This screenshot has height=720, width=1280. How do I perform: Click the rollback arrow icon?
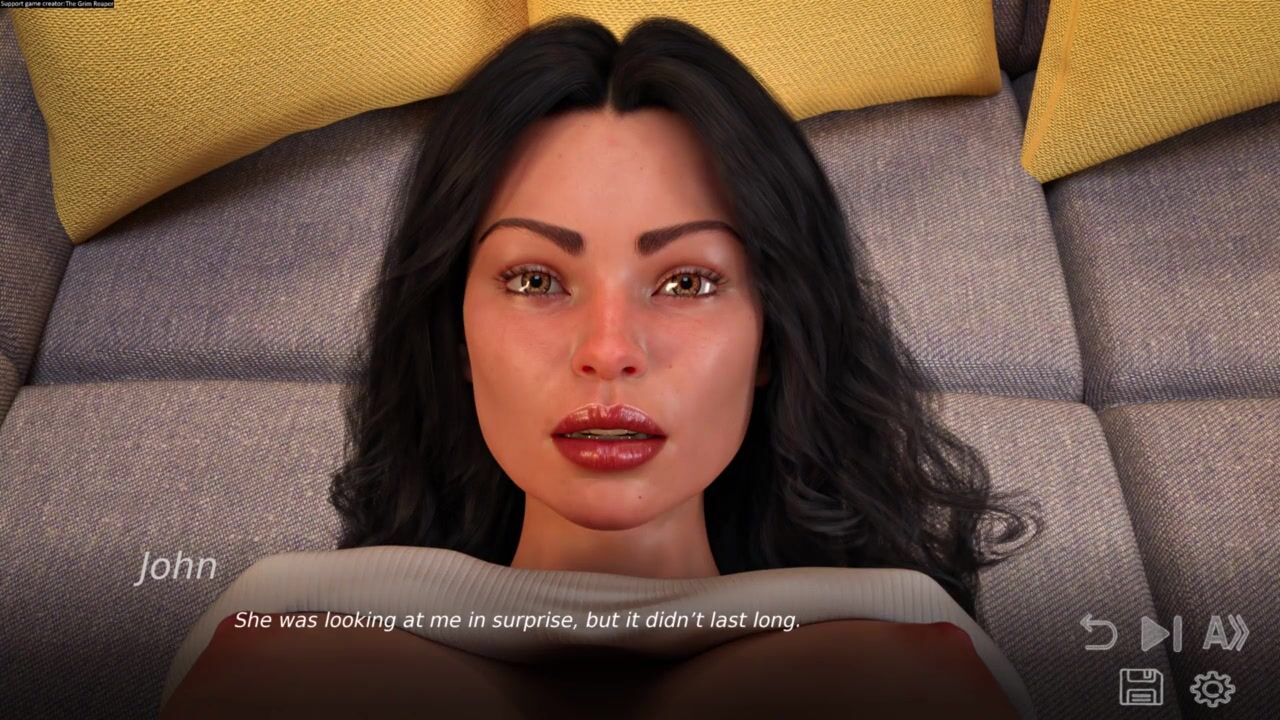1099,633
